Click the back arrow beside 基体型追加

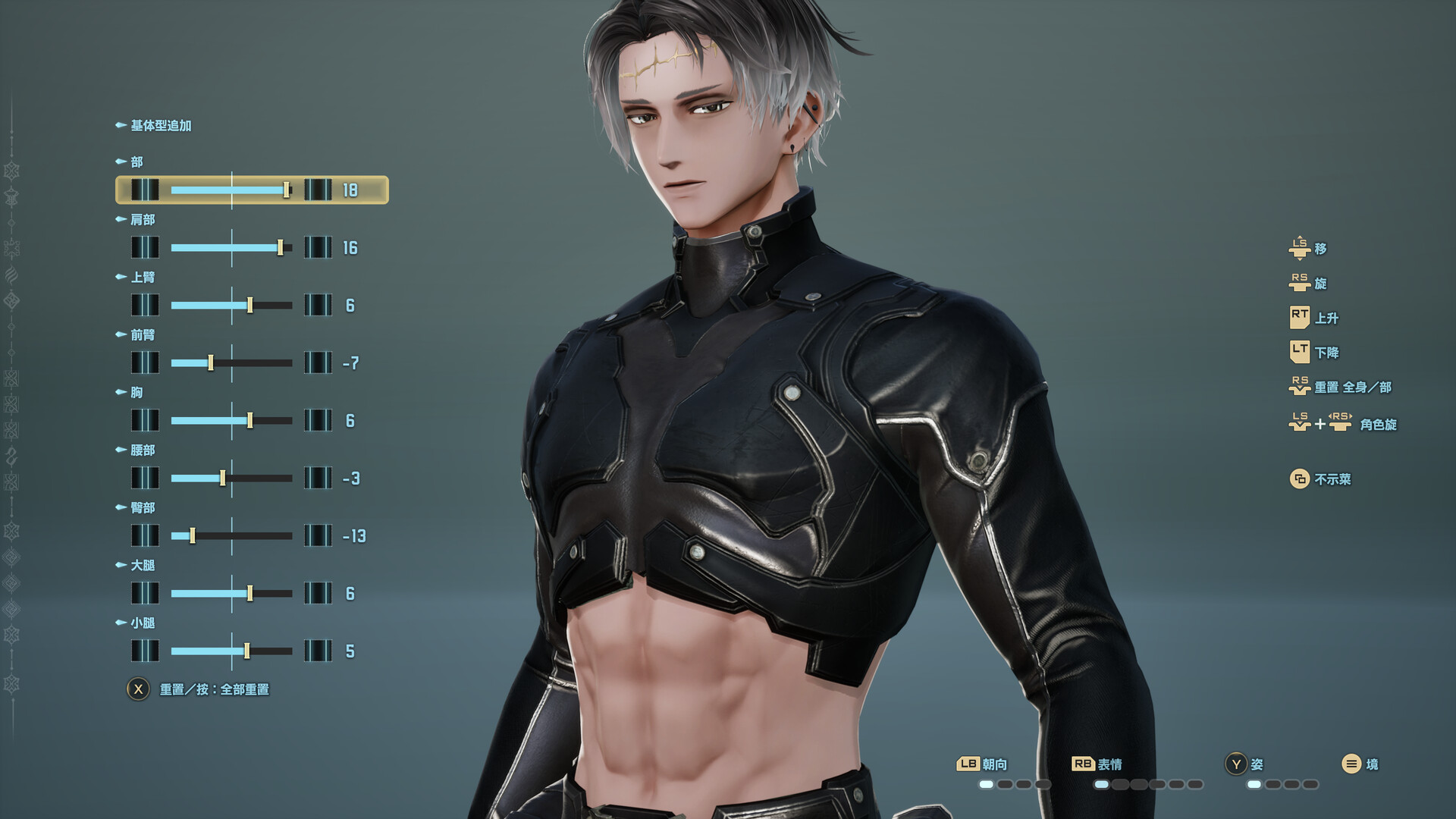[x=120, y=124]
